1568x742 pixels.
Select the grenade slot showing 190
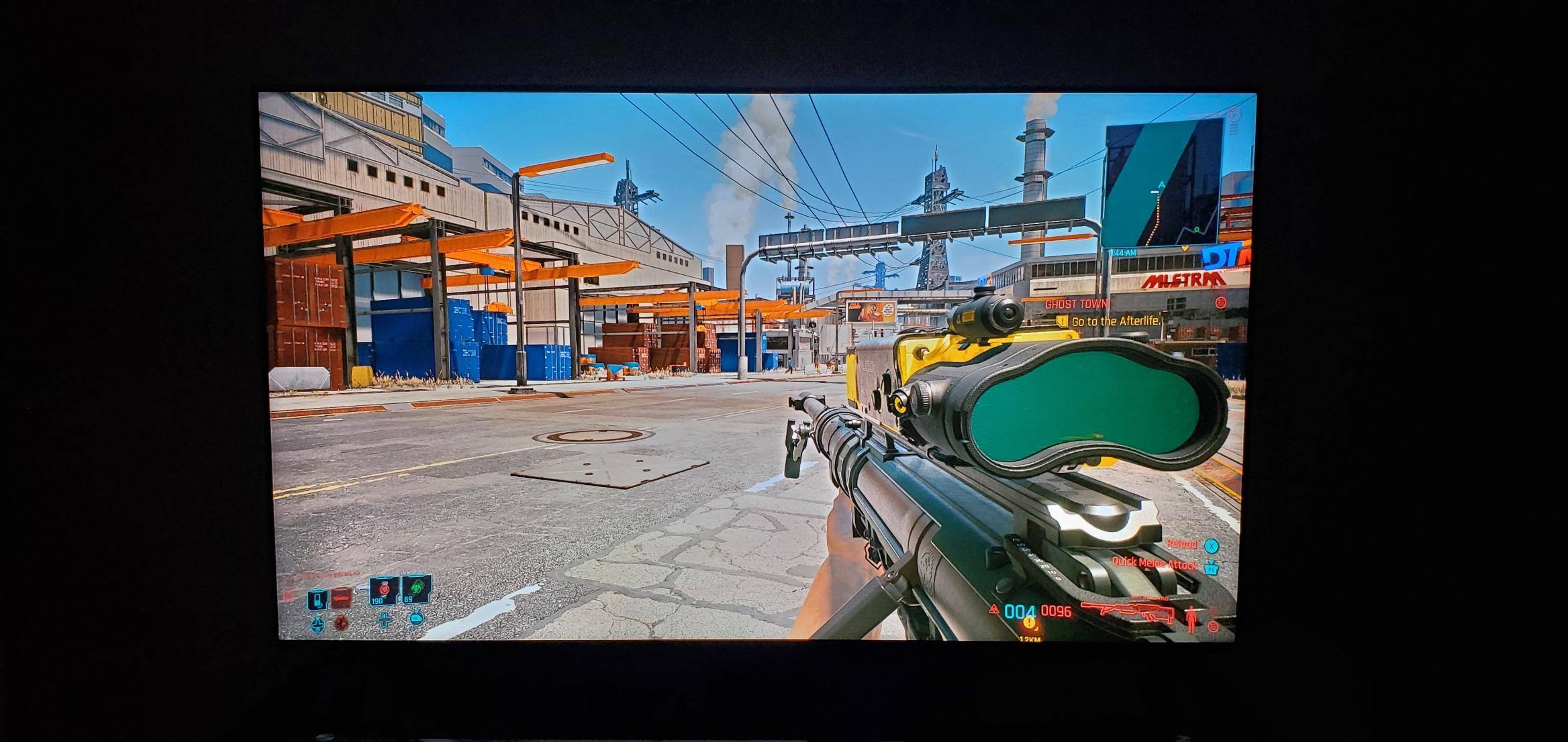click(384, 591)
